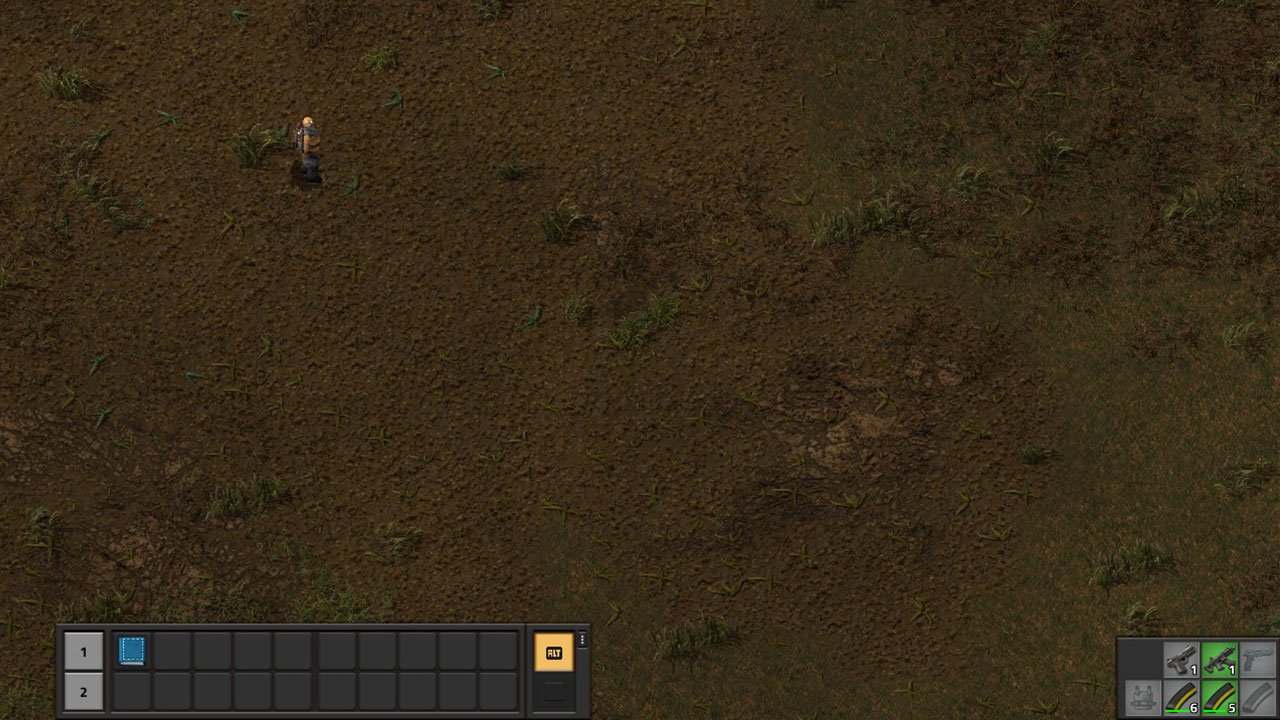Viewport: 1280px width, 720px height.
Task: Click the highlighted stack of five magazines
Action: click(1220, 698)
